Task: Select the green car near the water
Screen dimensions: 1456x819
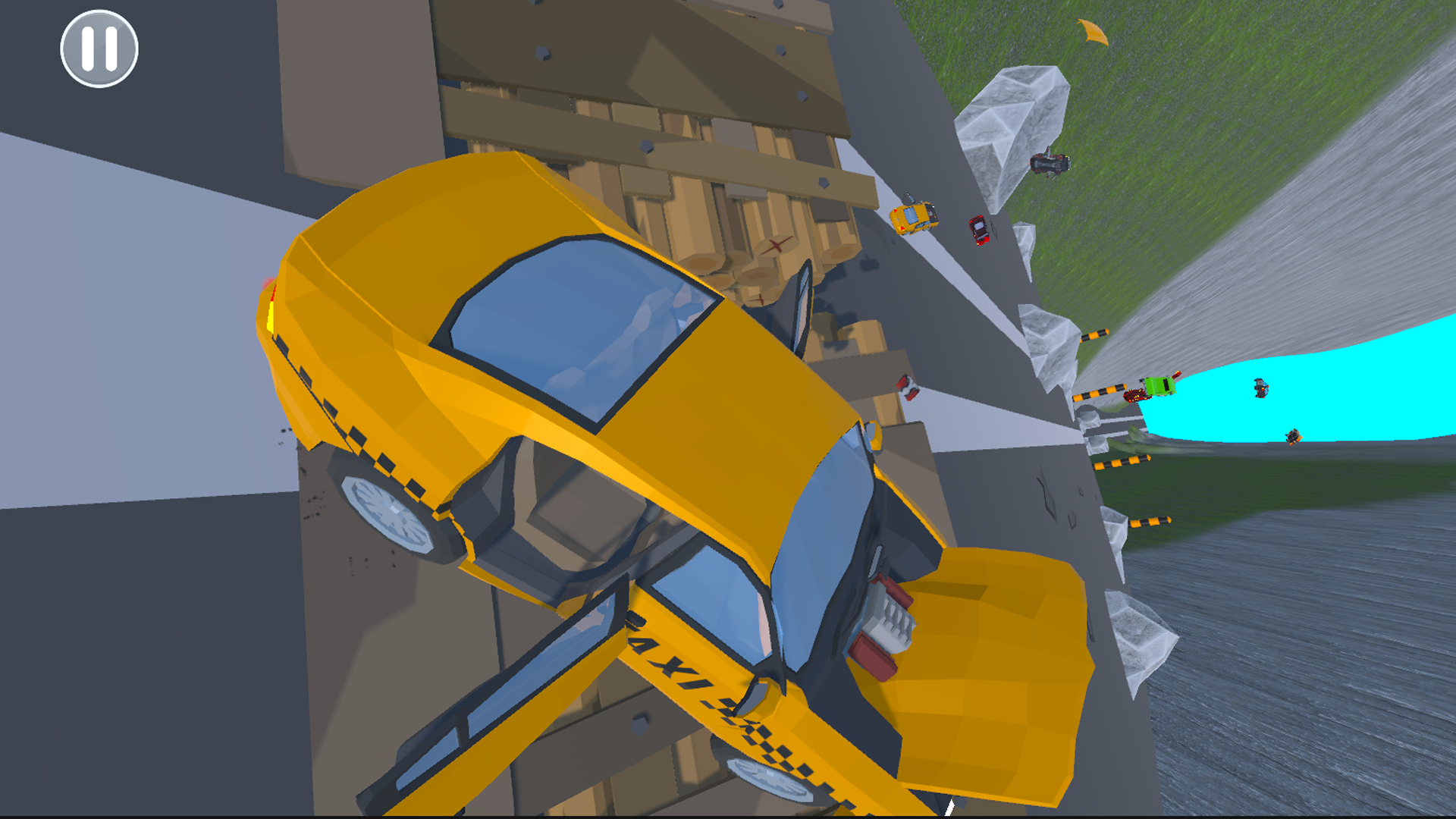Action: click(1160, 385)
